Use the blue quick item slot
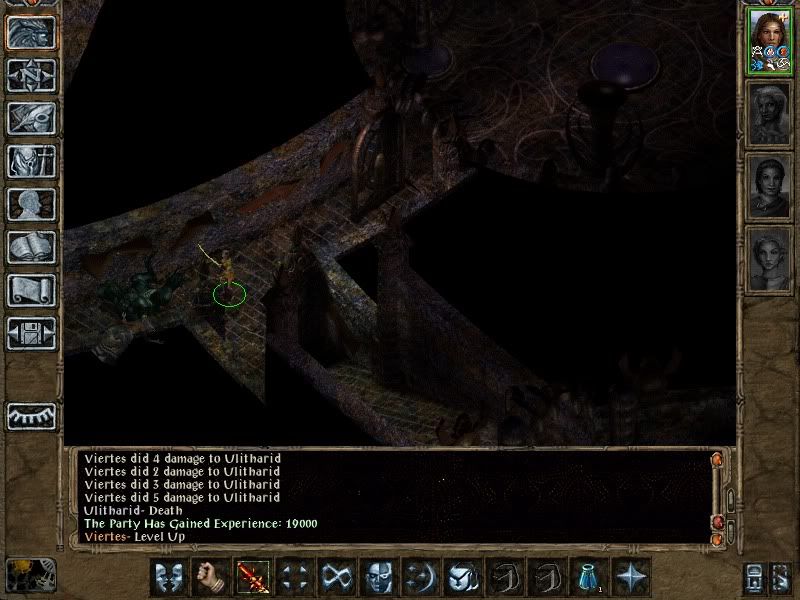This screenshot has width=800, height=600. click(x=589, y=577)
